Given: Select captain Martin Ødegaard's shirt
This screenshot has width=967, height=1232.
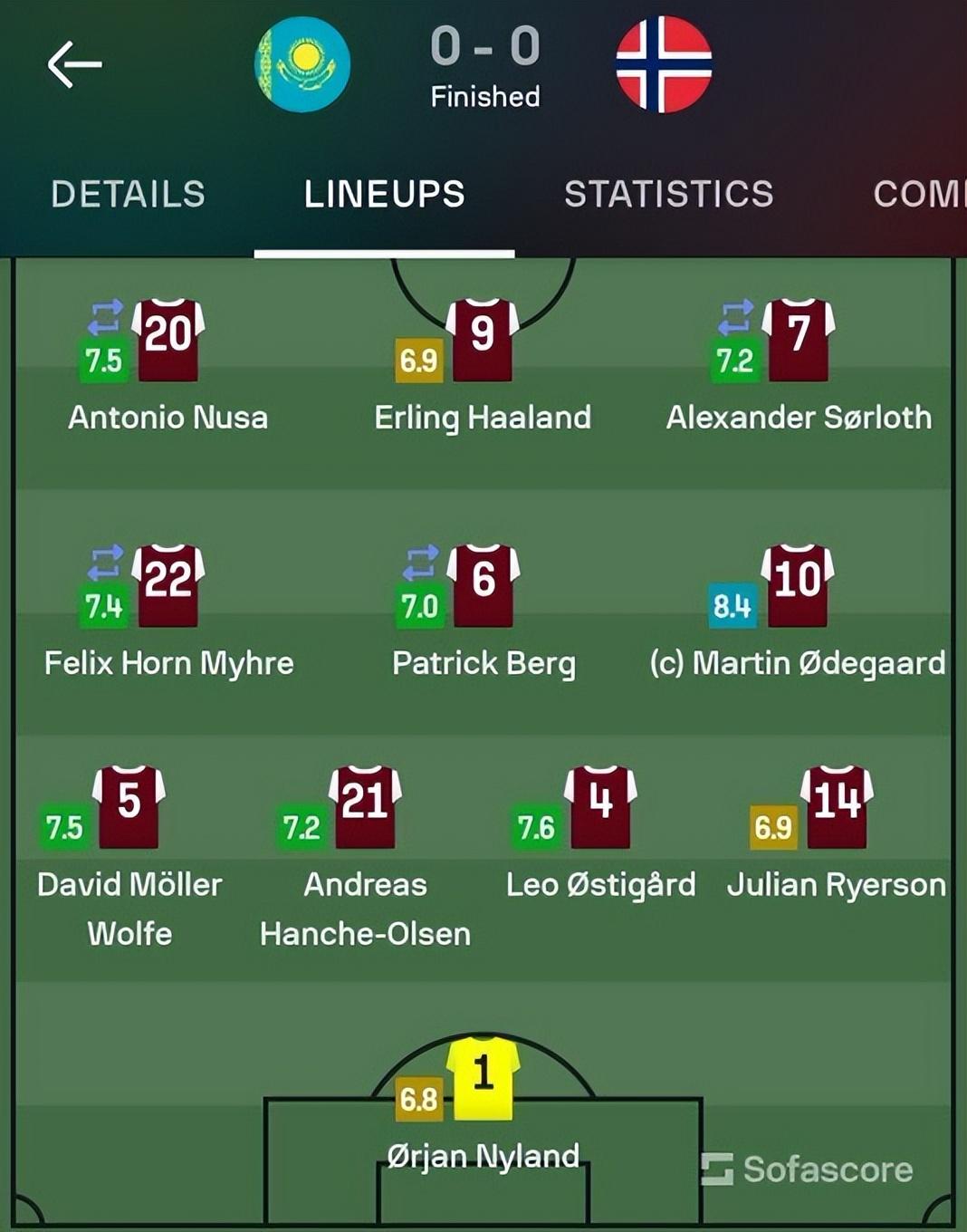Looking at the screenshot, I should coord(798,585).
